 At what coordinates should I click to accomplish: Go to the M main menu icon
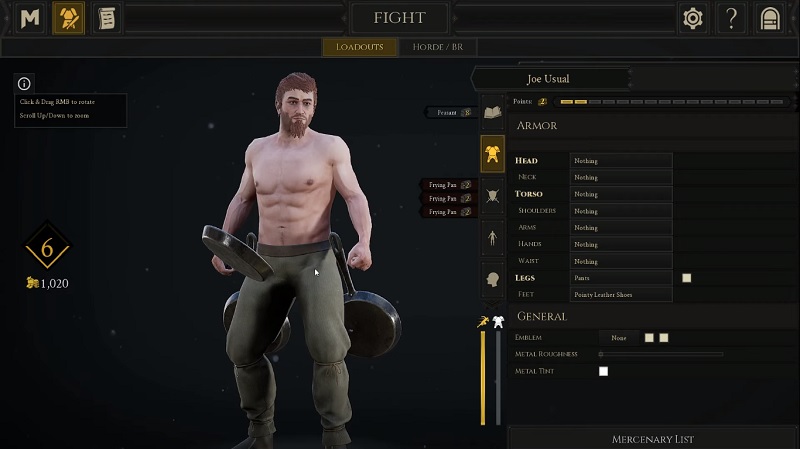tap(31, 18)
